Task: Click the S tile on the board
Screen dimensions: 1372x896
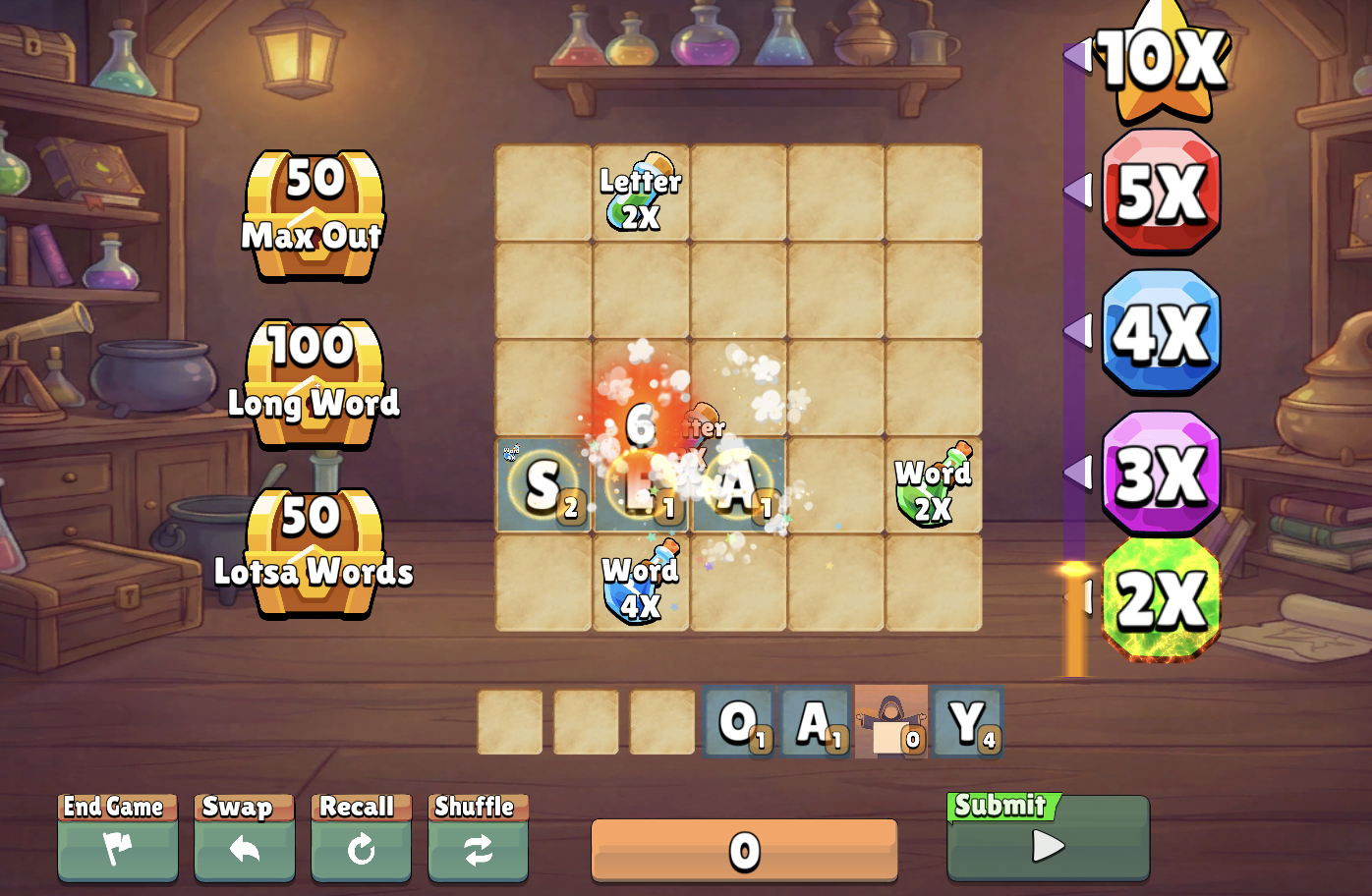Action: click(x=543, y=485)
